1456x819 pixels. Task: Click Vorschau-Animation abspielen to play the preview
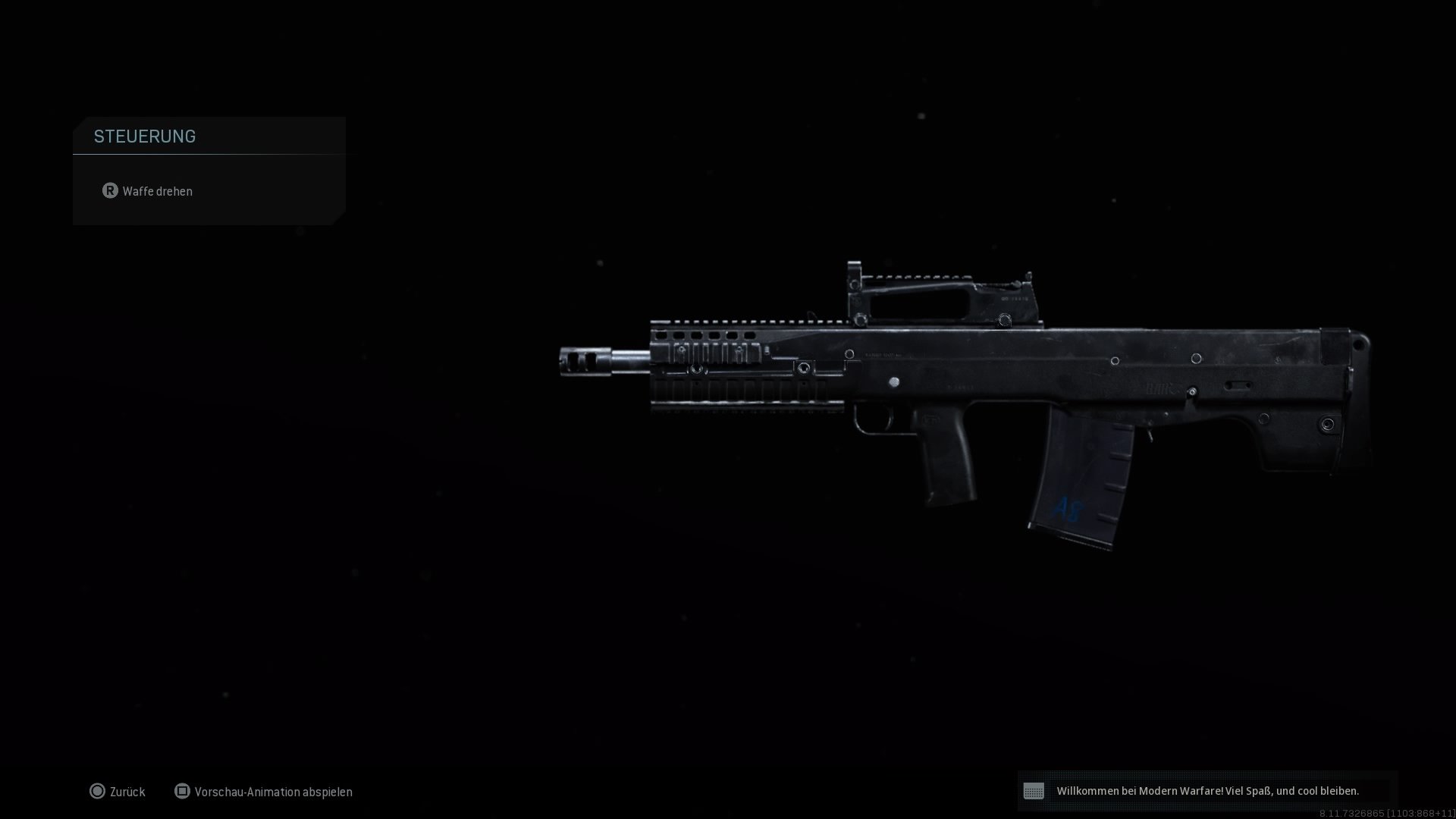point(274,792)
